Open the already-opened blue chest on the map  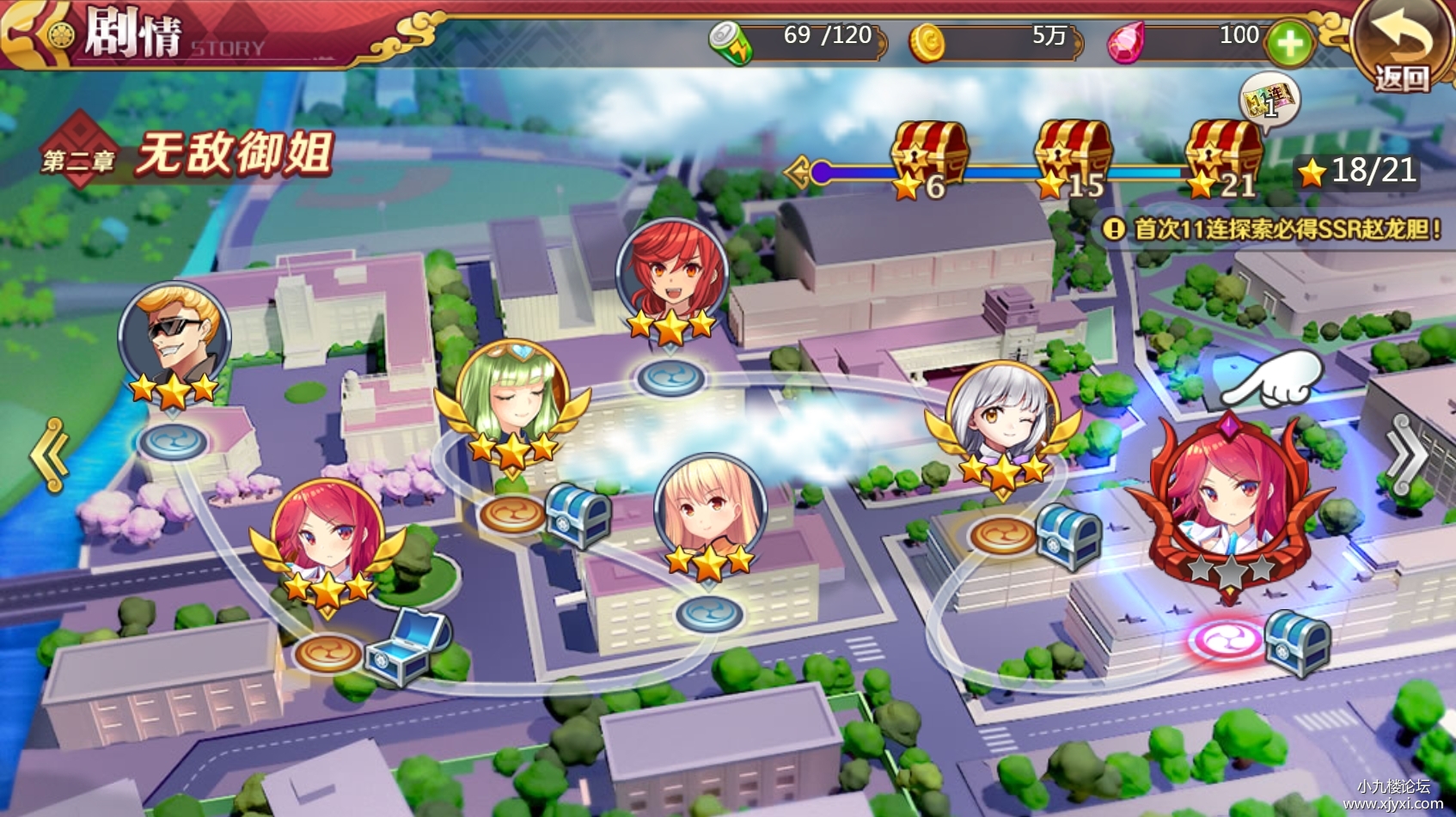click(407, 647)
